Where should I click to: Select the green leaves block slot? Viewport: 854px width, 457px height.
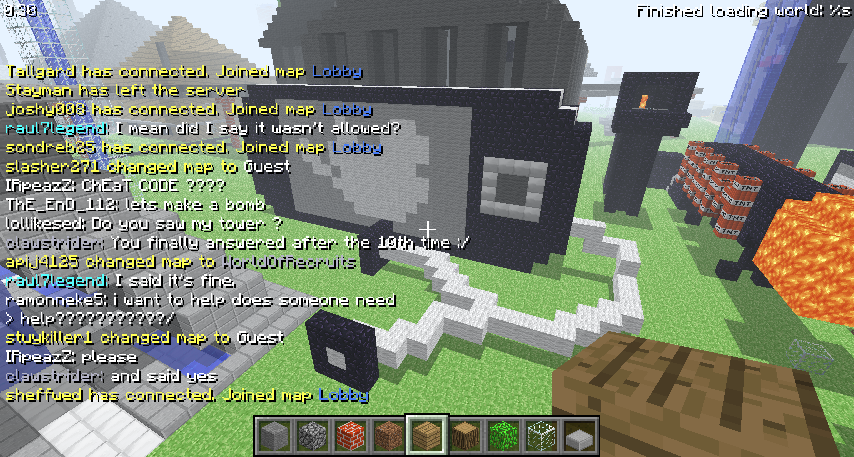pyautogui.click(x=501, y=436)
